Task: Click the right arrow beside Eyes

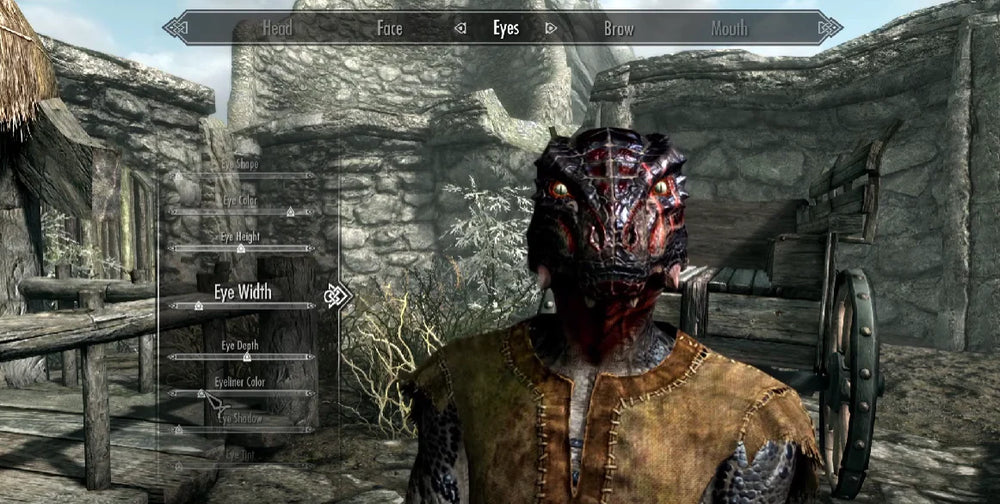Action: click(551, 28)
